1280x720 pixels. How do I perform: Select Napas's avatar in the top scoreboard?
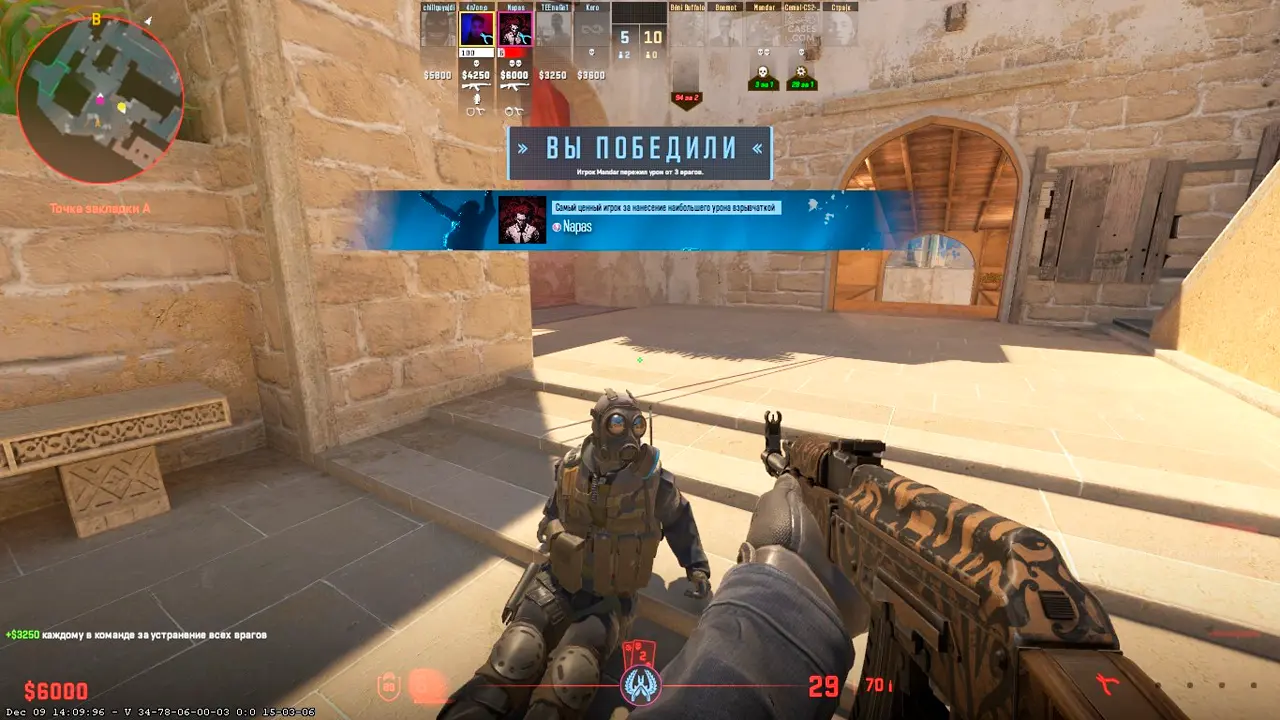[x=515, y=28]
